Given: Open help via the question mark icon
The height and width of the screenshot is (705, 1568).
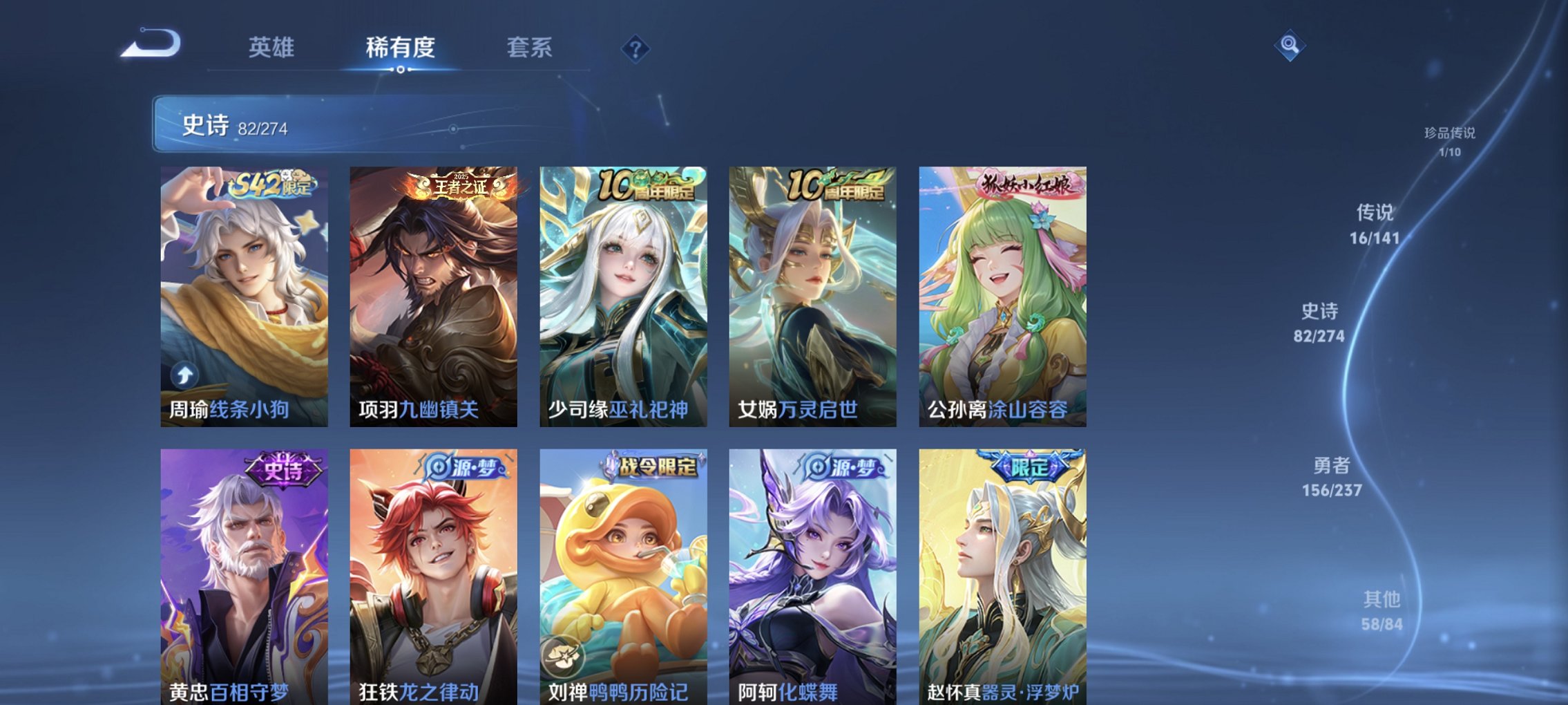Looking at the screenshot, I should (x=637, y=48).
